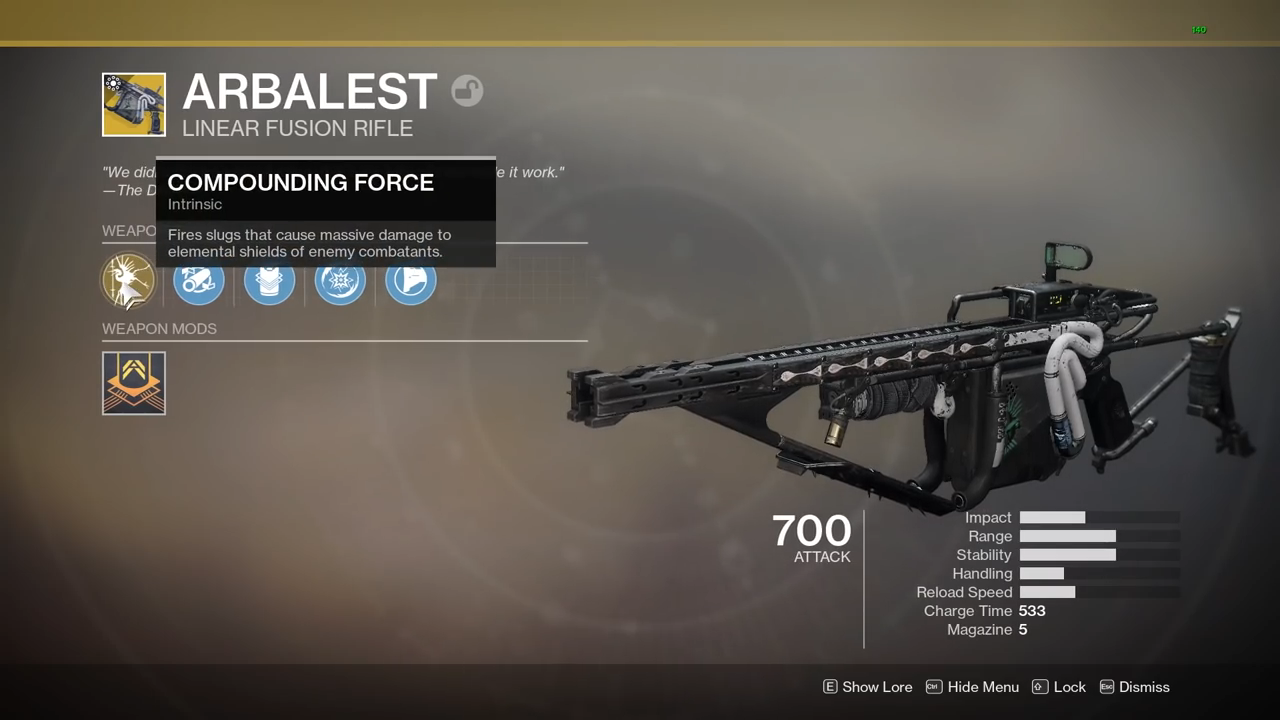This screenshot has height=720, width=1280.
Task: Open the weapon mod slot
Action: 134,383
